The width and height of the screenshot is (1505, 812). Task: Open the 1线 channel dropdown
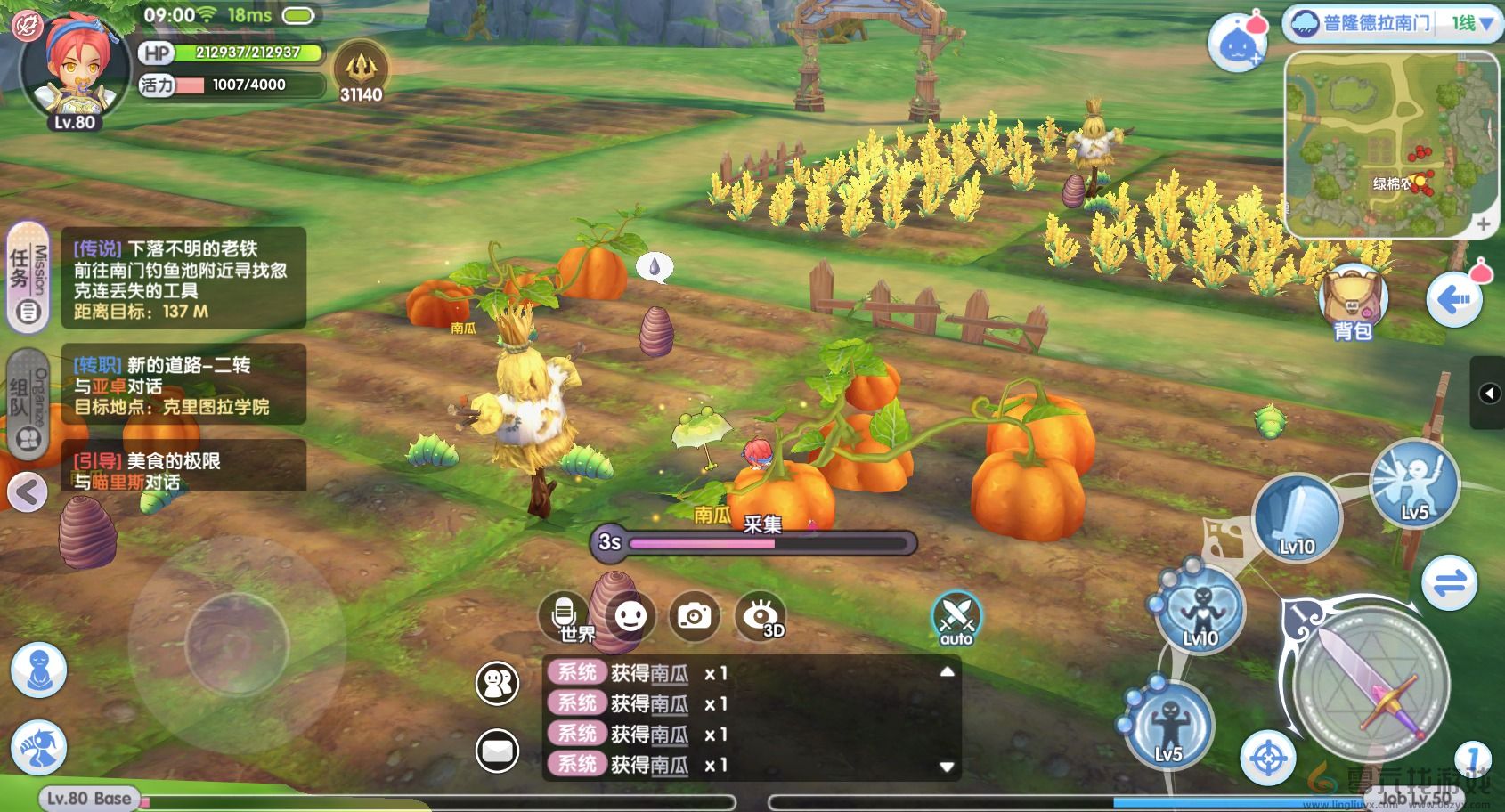coord(1473,24)
